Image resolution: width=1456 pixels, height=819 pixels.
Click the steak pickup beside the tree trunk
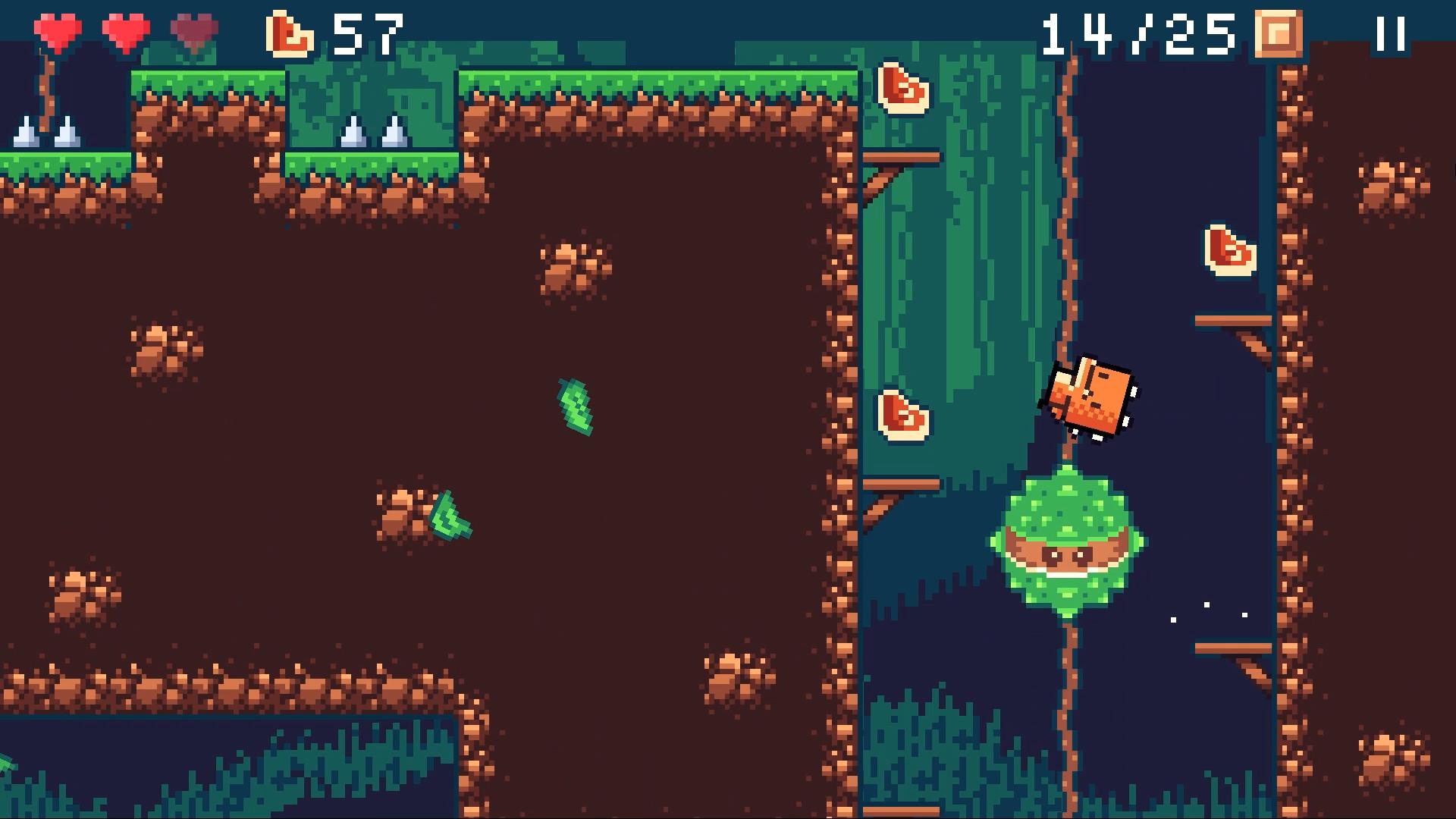902,416
